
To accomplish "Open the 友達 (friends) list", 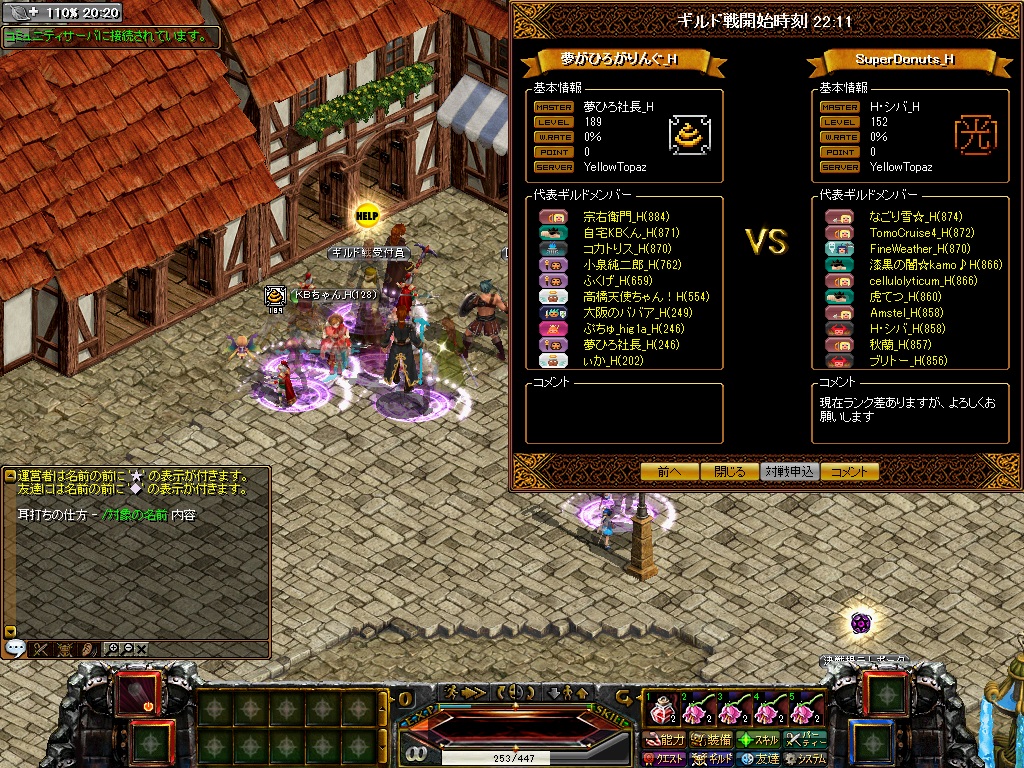I will coord(759,760).
